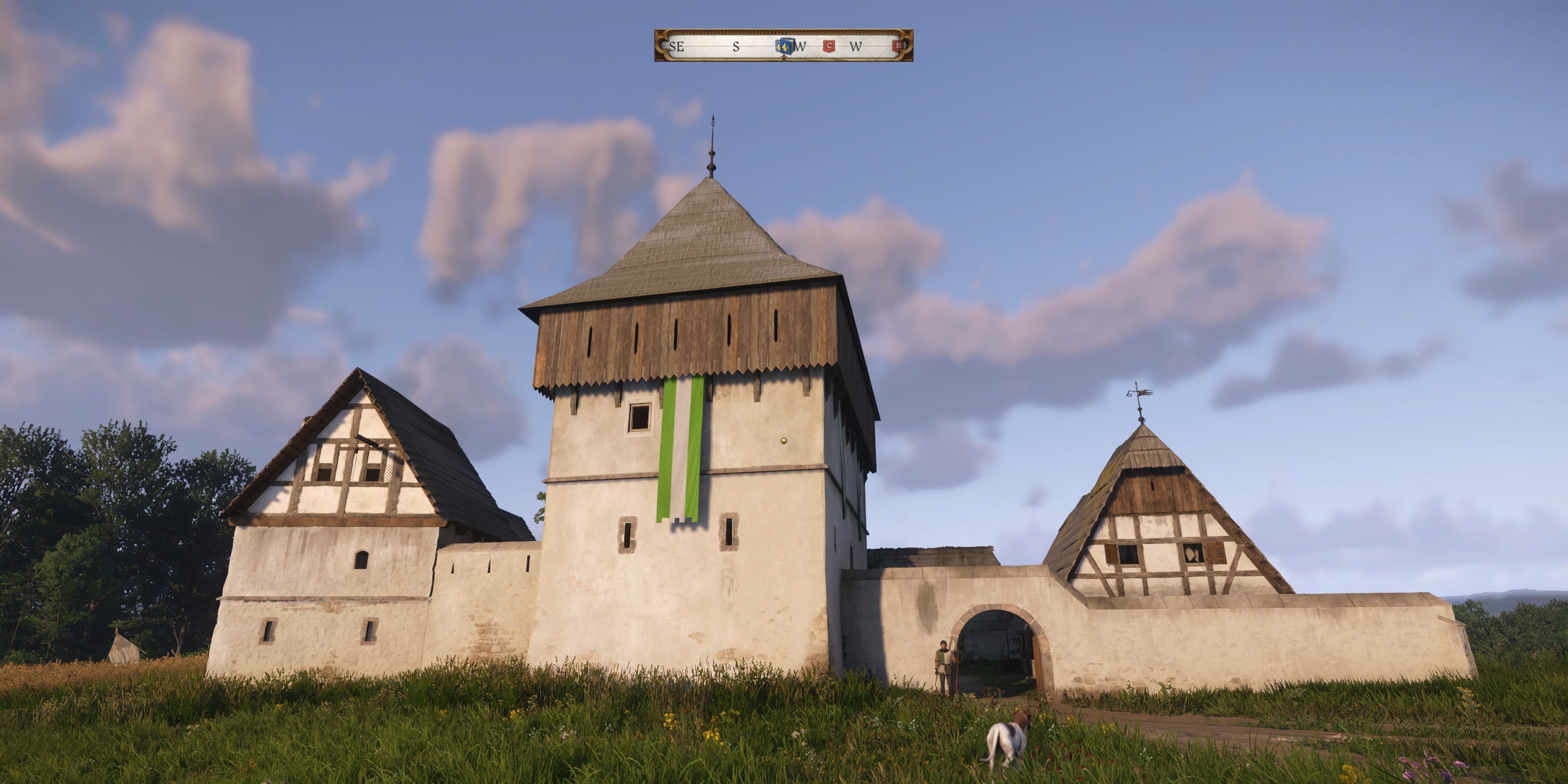The height and width of the screenshot is (784, 1568).
Task: Select the red B shield marker
Action: (x=897, y=46)
